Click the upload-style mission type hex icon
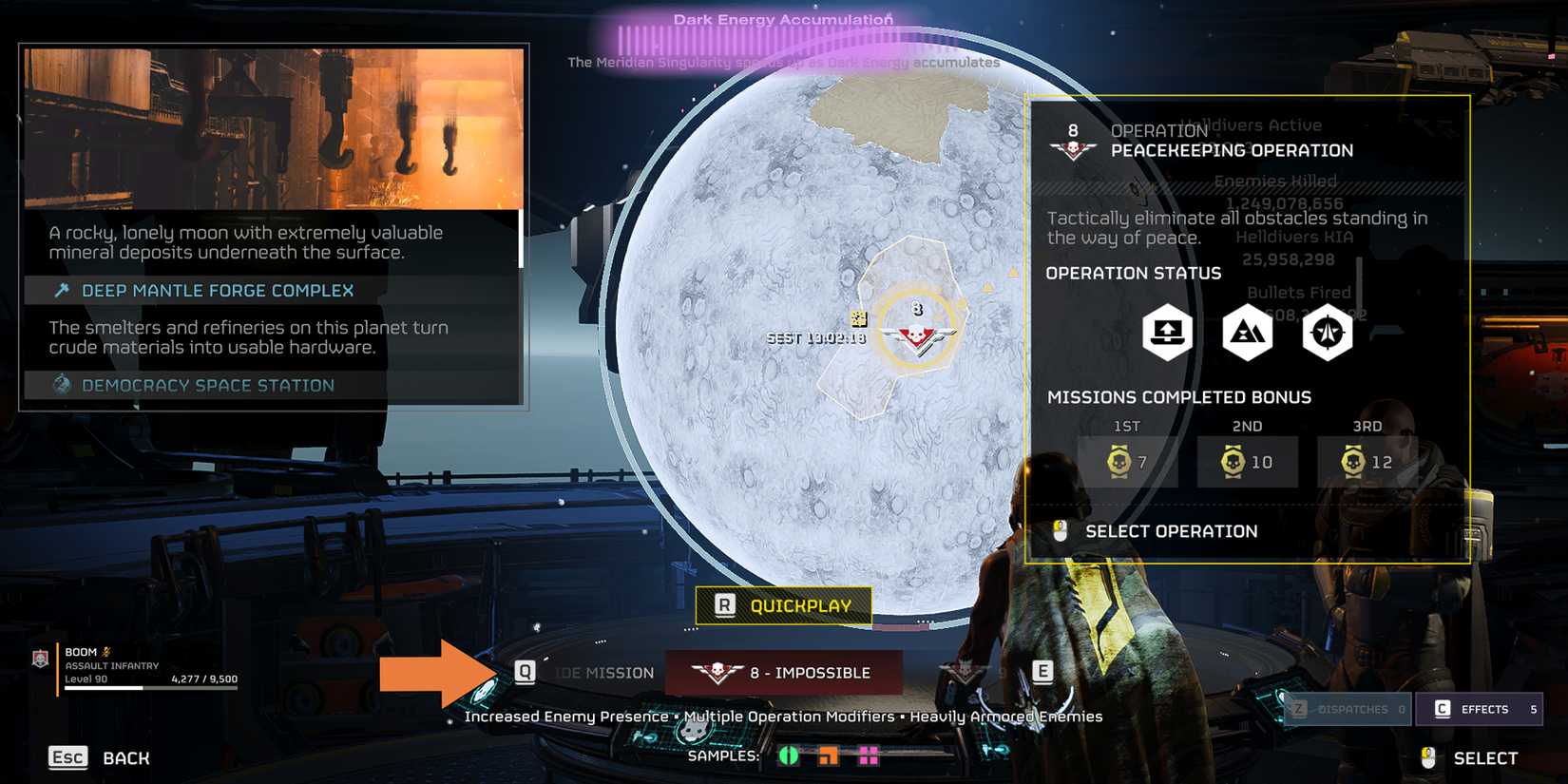The height and width of the screenshot is (784, 1568). (1166, 332)
